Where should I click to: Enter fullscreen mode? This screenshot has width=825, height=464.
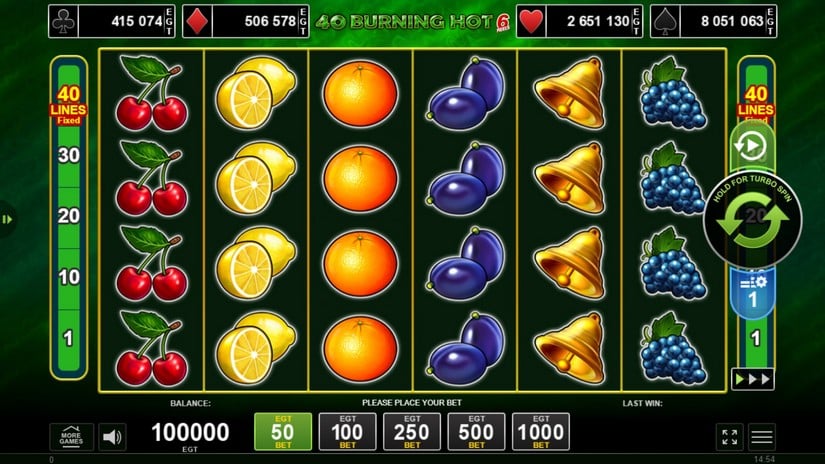click(729, 436)
